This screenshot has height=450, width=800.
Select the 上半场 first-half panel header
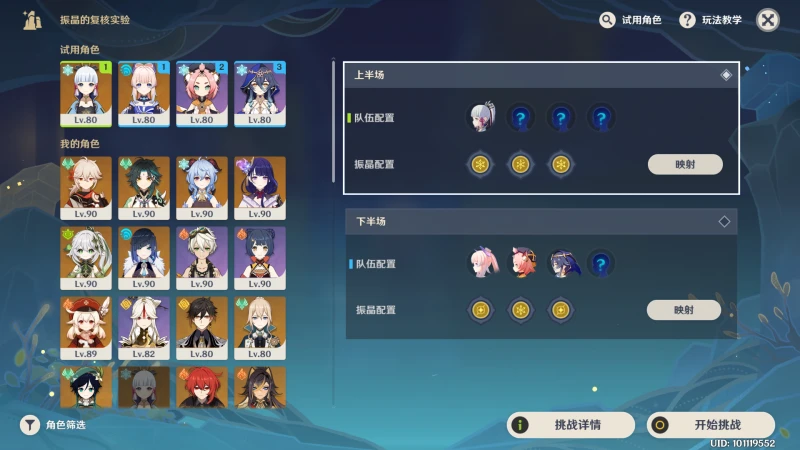coord(540,75)
